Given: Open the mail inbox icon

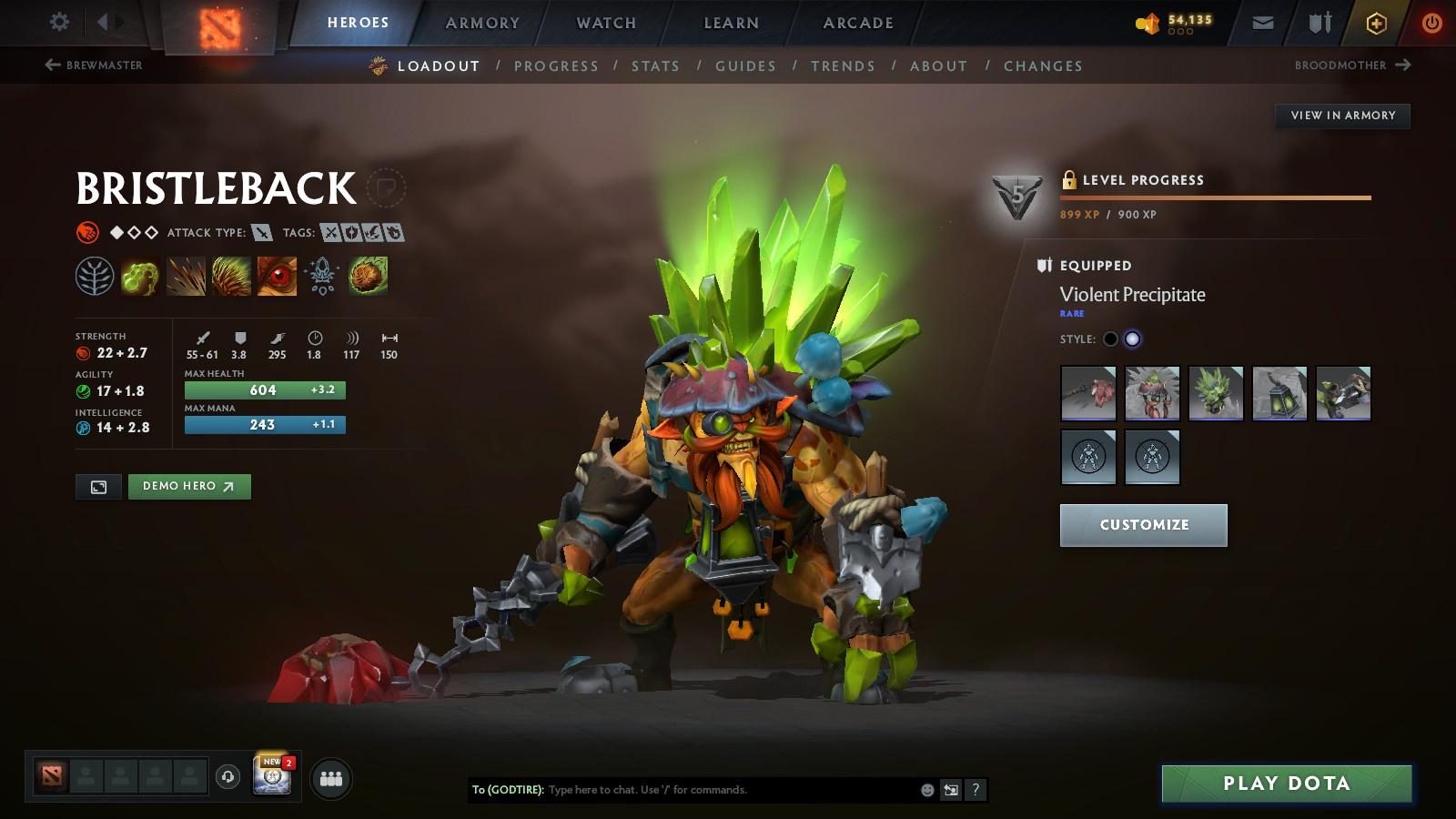Looking at the screenshot, I should pyautogui.click(x=1262, y=23).
